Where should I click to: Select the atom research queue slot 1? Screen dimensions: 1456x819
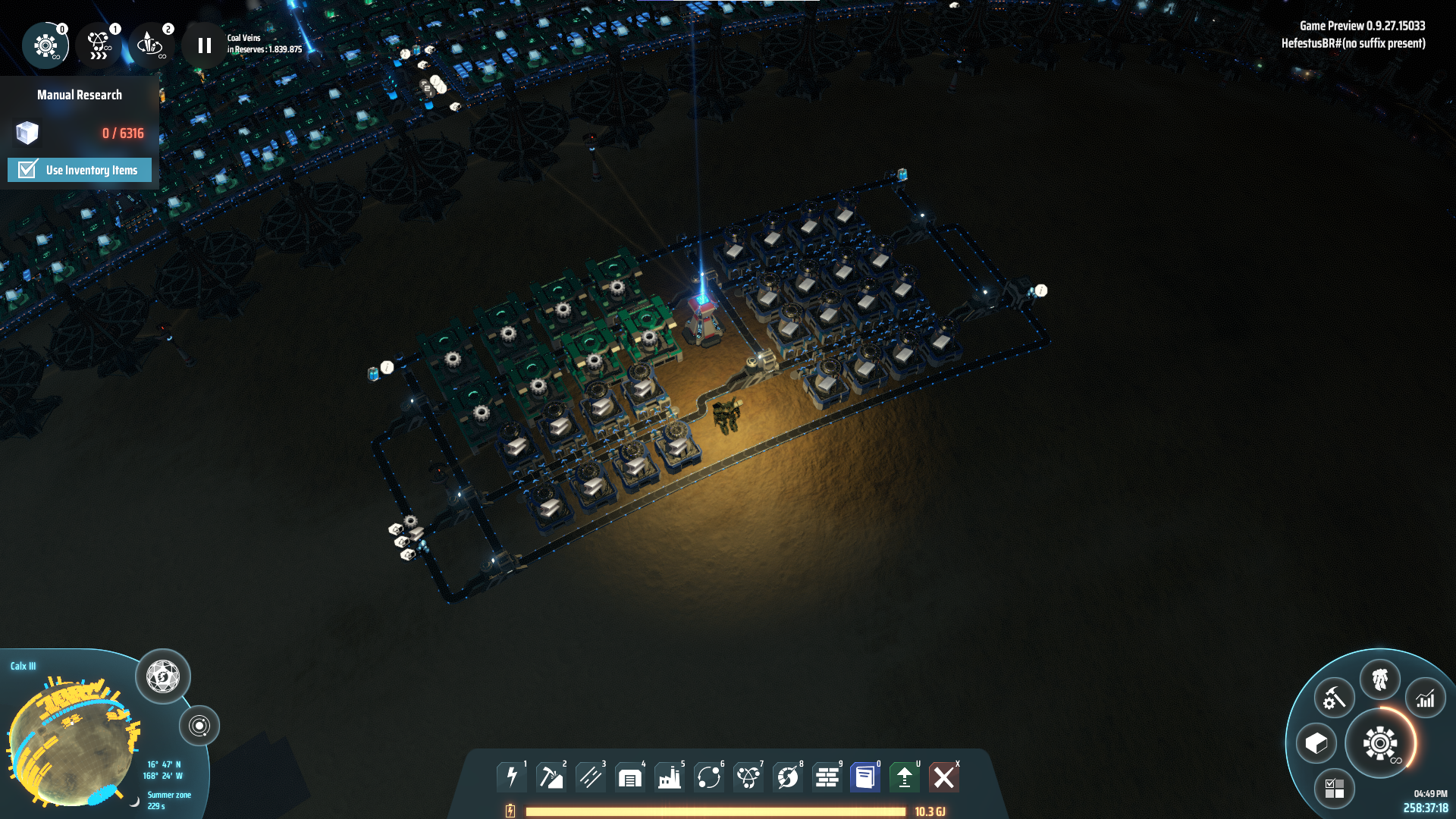pyautogui.click(x=99, y=45)
